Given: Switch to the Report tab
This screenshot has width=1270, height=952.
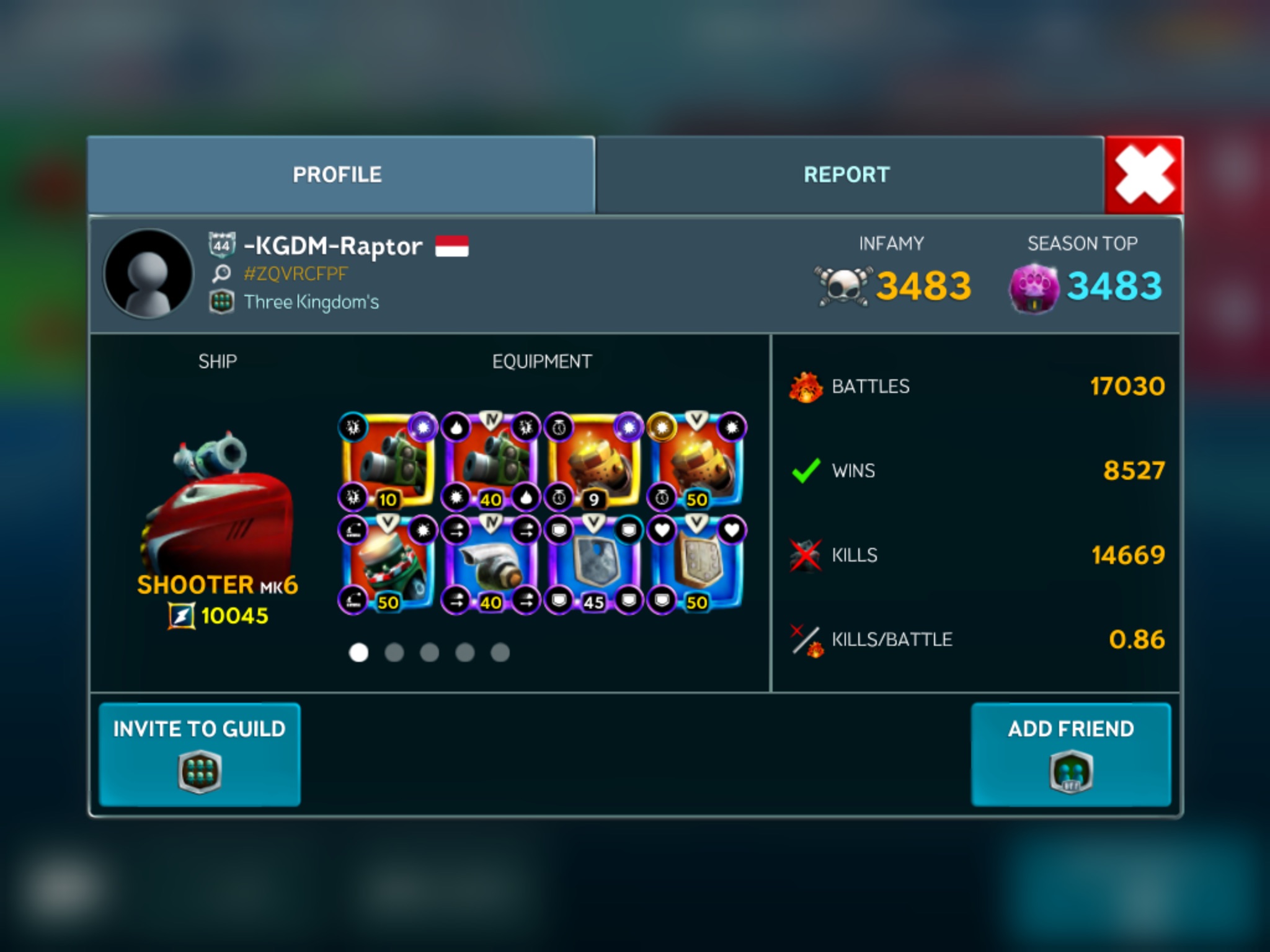Looking at the screenshot, I should click(x=847, y=175).
